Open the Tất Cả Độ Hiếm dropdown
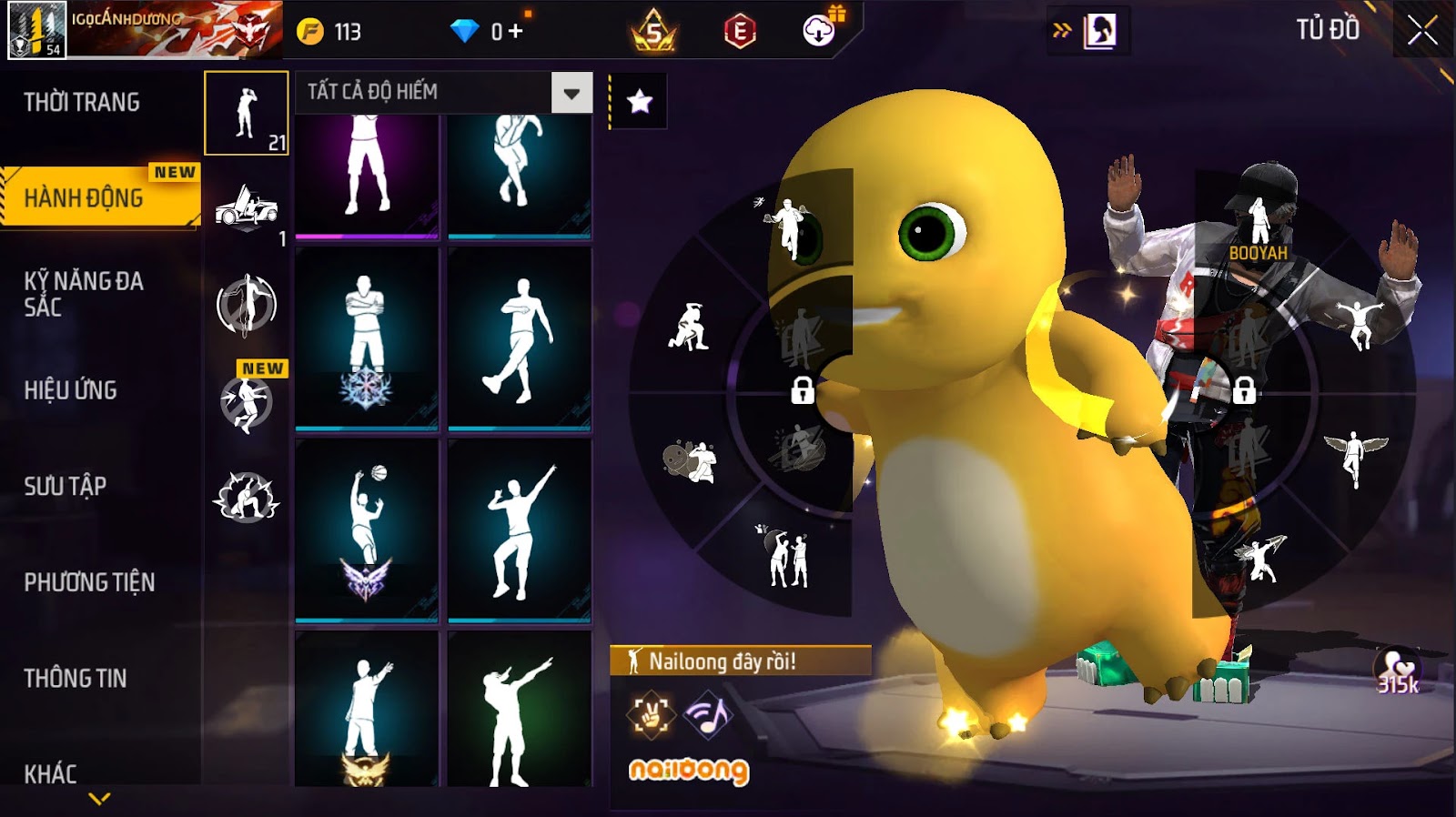The width and height of the screenshot is (1456, 817). 571,93
